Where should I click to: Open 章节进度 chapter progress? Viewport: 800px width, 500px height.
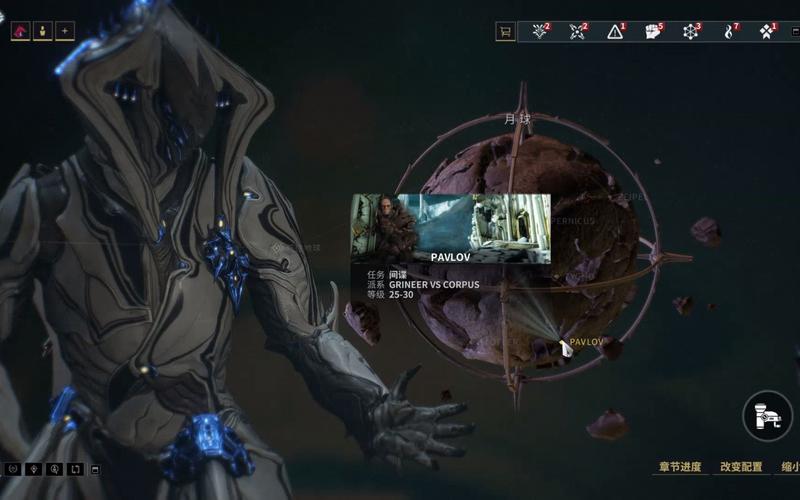pos(681,467)
